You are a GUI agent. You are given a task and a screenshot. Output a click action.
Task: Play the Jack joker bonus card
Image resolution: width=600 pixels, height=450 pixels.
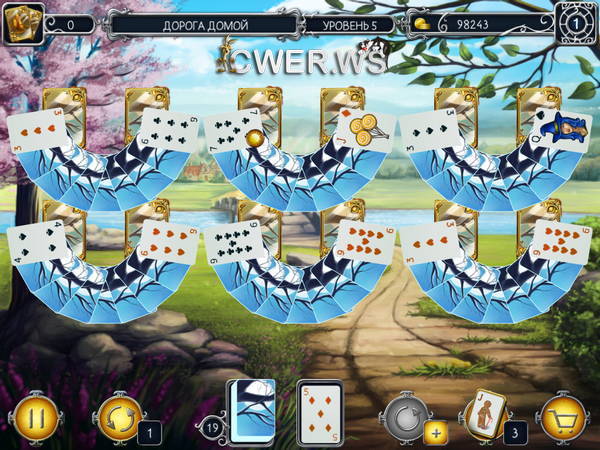point(482,412)
